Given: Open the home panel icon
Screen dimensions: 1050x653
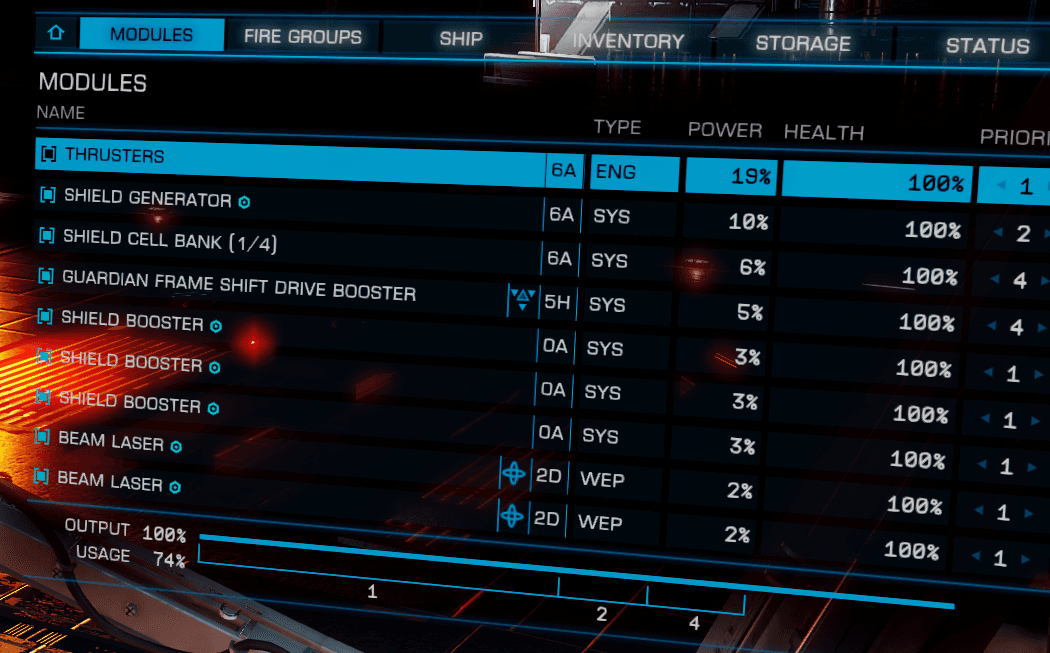Looking at the screenshot, I should 55,33.
